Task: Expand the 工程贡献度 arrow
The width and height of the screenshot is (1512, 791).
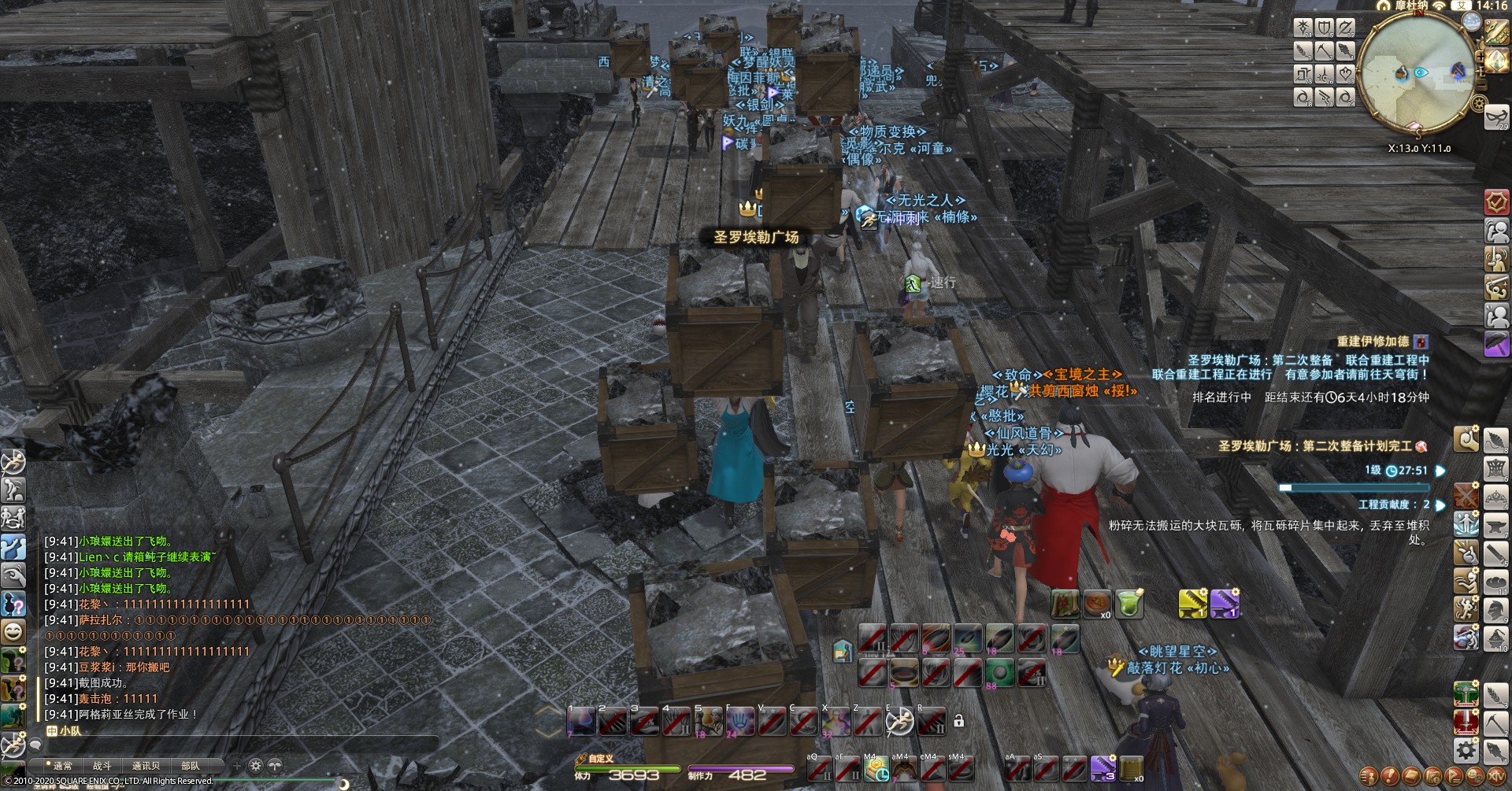Action: point(1440,505)
